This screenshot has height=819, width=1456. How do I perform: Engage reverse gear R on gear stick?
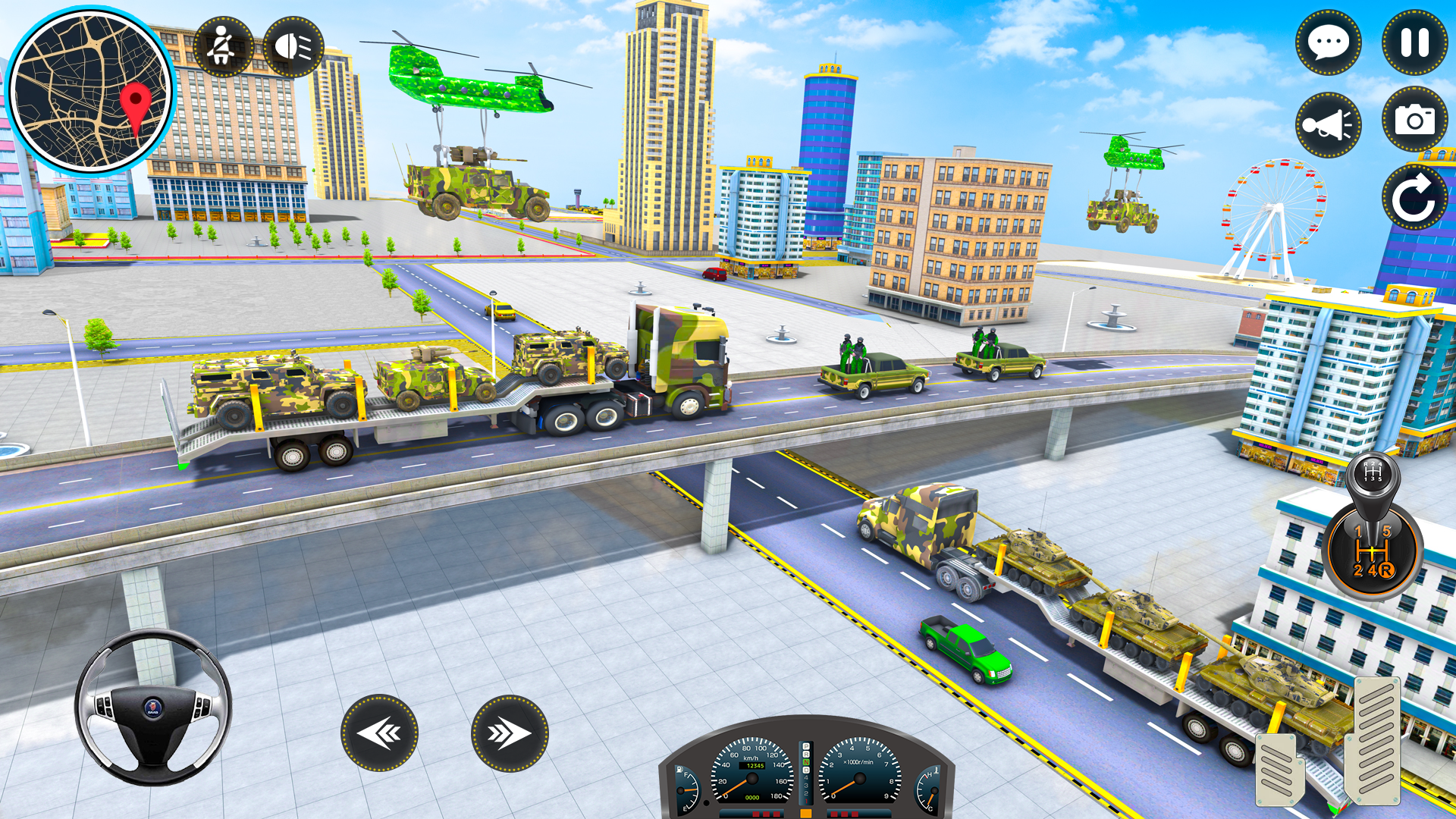(x=1386, y=570)
